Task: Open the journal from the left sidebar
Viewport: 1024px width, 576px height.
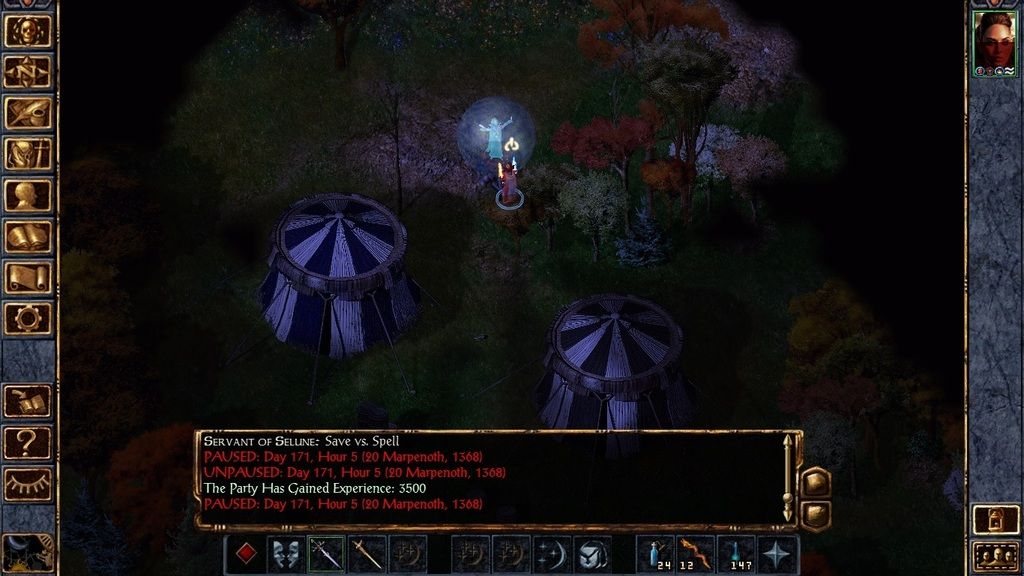Action: (28, 113)
